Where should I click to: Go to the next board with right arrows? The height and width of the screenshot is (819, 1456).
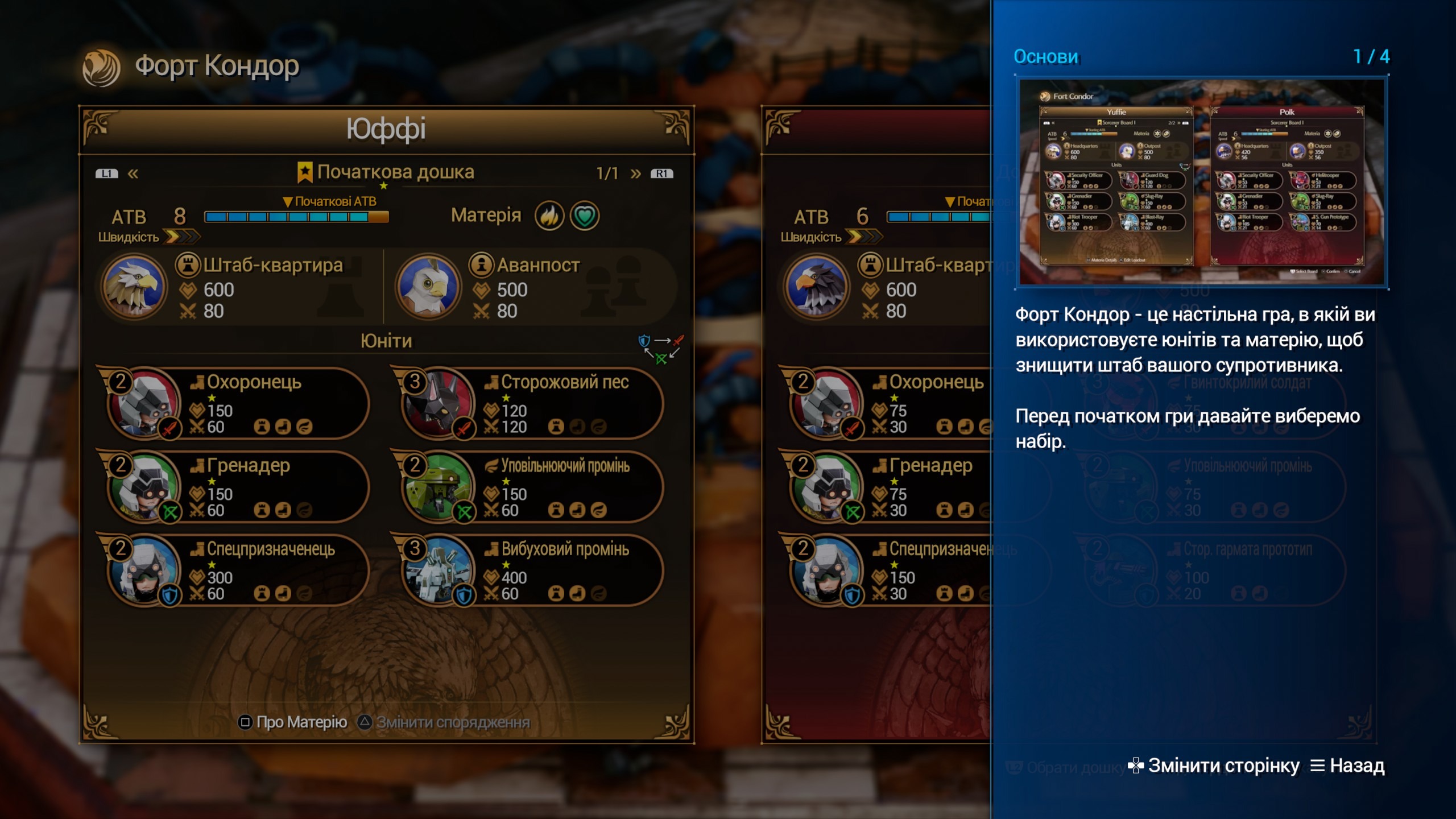point(636,173)
